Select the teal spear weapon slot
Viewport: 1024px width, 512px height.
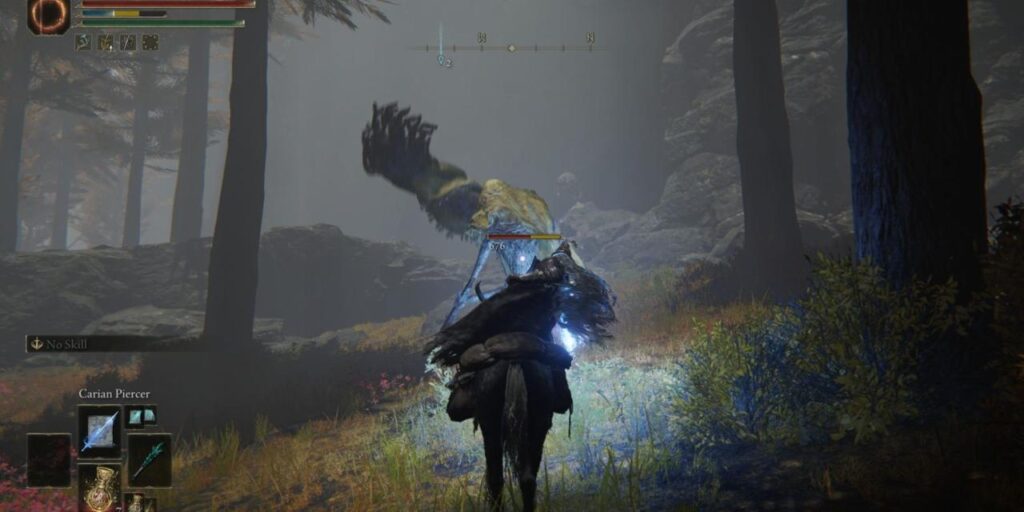[x=149, y=459]
